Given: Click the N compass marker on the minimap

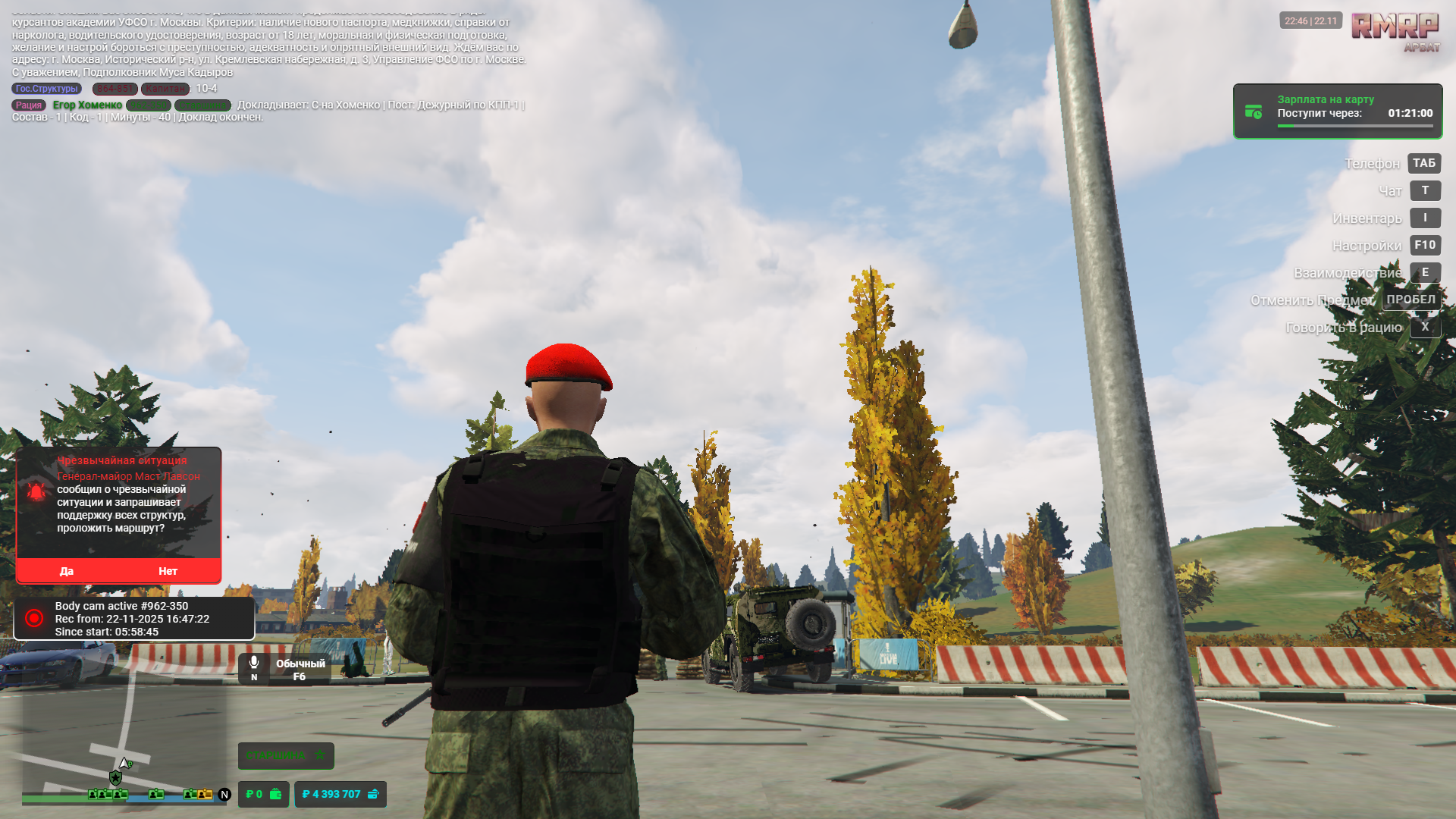Looking at the screenshot, I should [224, 795].
